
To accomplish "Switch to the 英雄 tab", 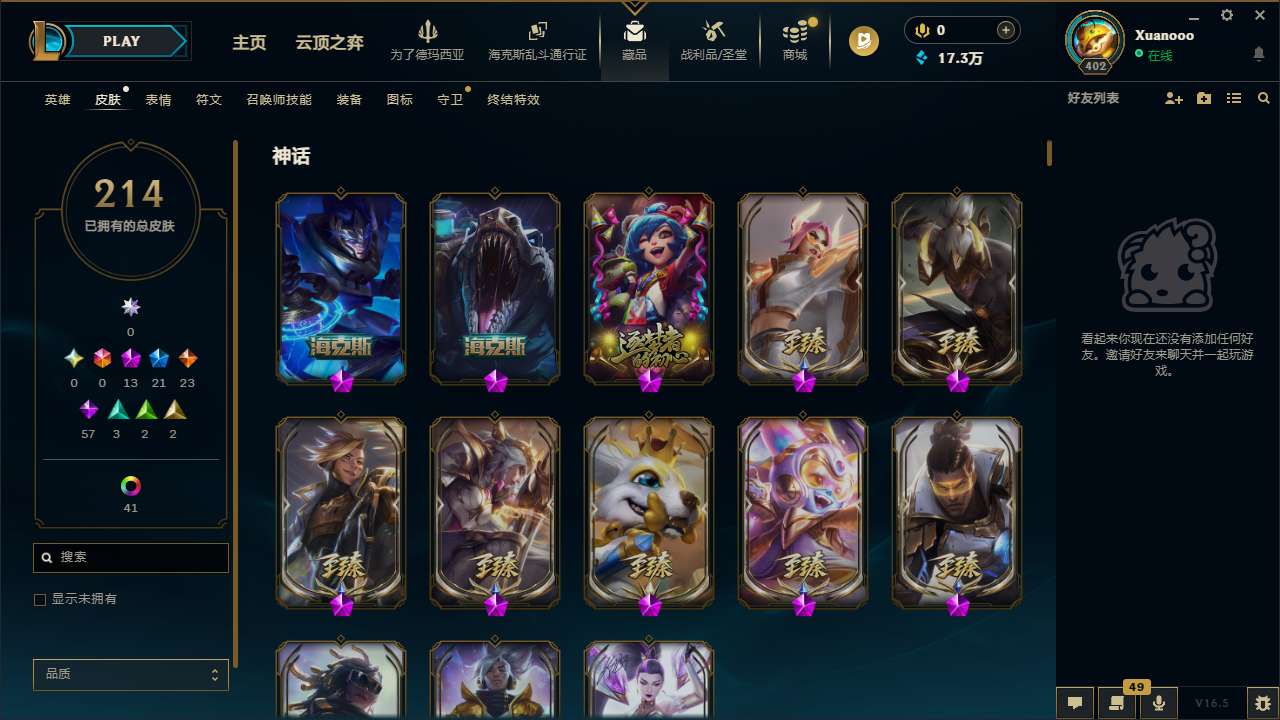I will 57,99.
